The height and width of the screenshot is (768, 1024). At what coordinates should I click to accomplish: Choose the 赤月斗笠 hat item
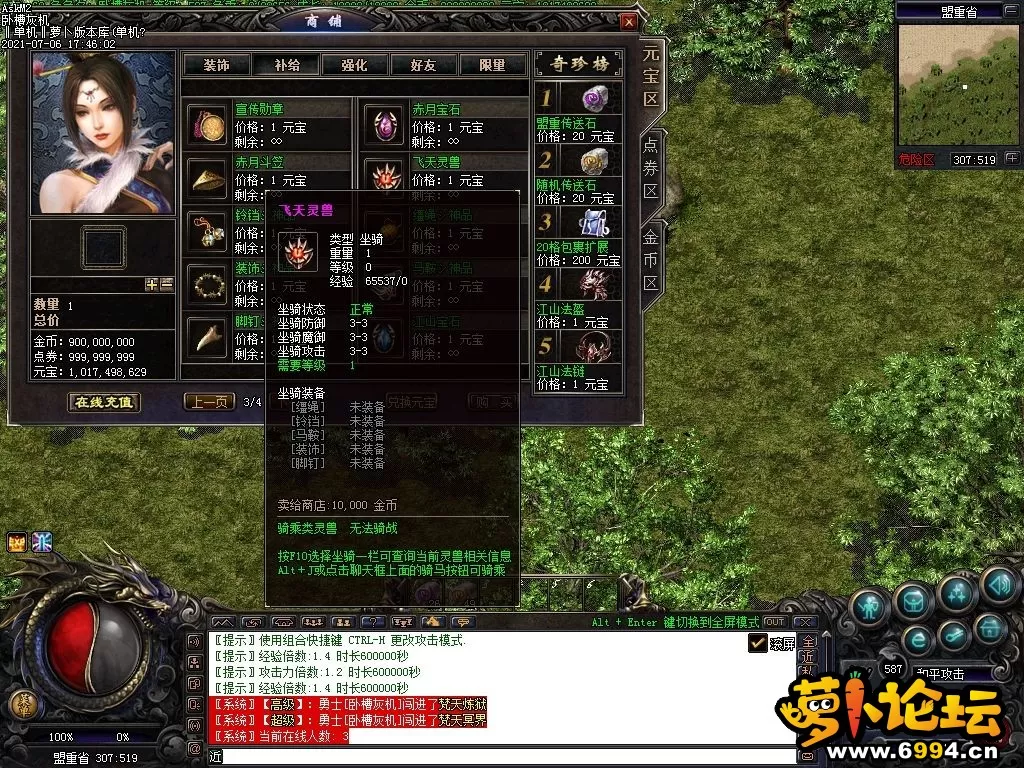coord(208,178)
